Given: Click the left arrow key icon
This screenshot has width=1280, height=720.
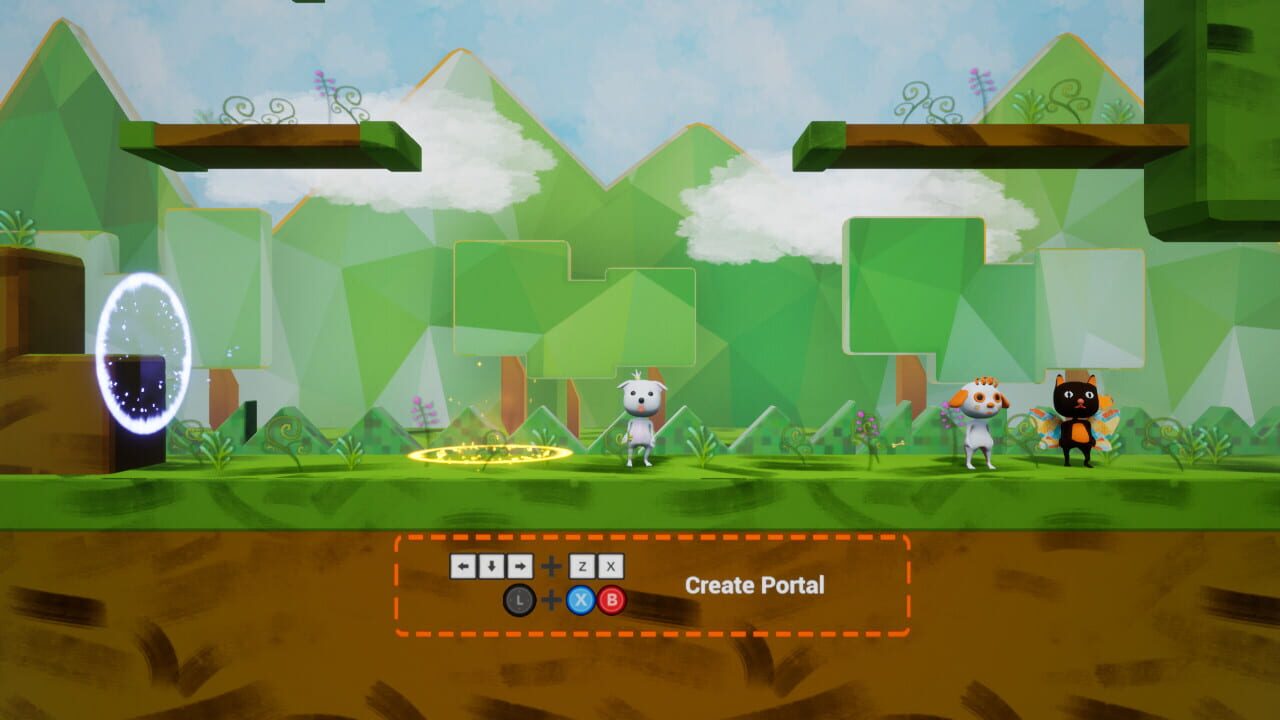Looking at the screenshot, I should pyautogui.click(x=464, y=566).
